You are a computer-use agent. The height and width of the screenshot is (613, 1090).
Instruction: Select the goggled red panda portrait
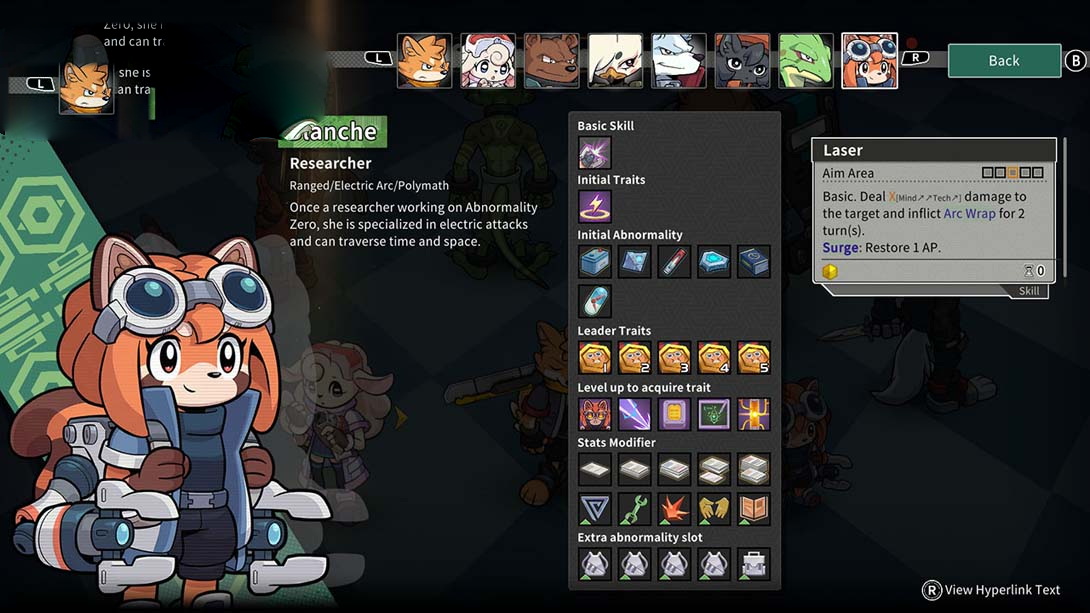click(x=869, y=61)
